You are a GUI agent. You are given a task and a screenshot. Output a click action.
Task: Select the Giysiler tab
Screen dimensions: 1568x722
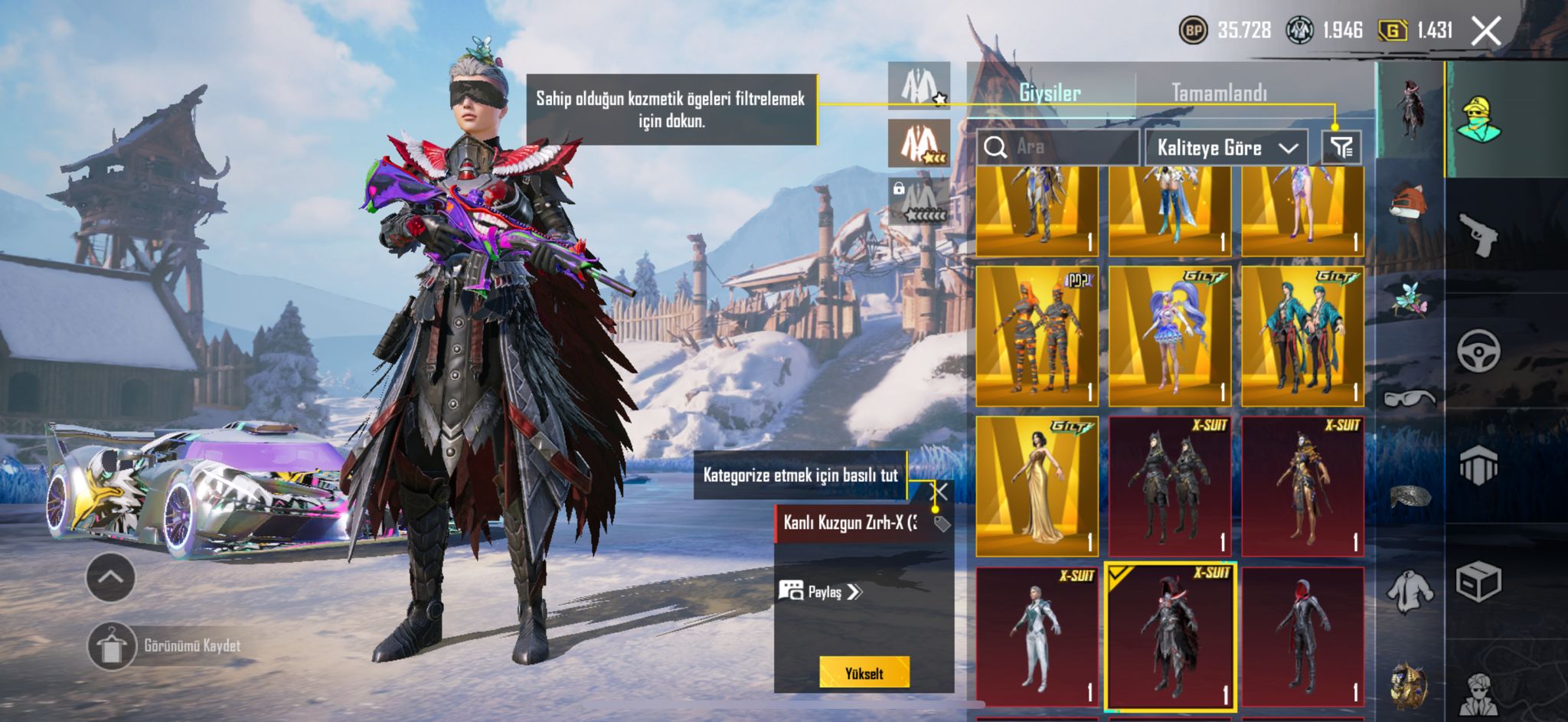(1050, 93)
